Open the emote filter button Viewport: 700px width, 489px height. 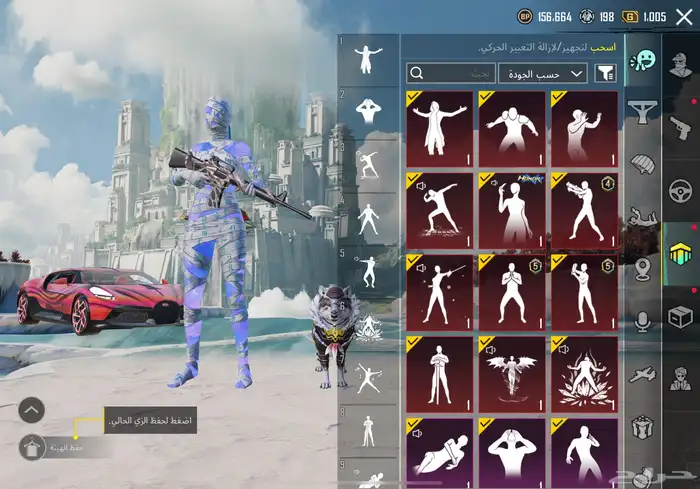click(x=605, y=73)
